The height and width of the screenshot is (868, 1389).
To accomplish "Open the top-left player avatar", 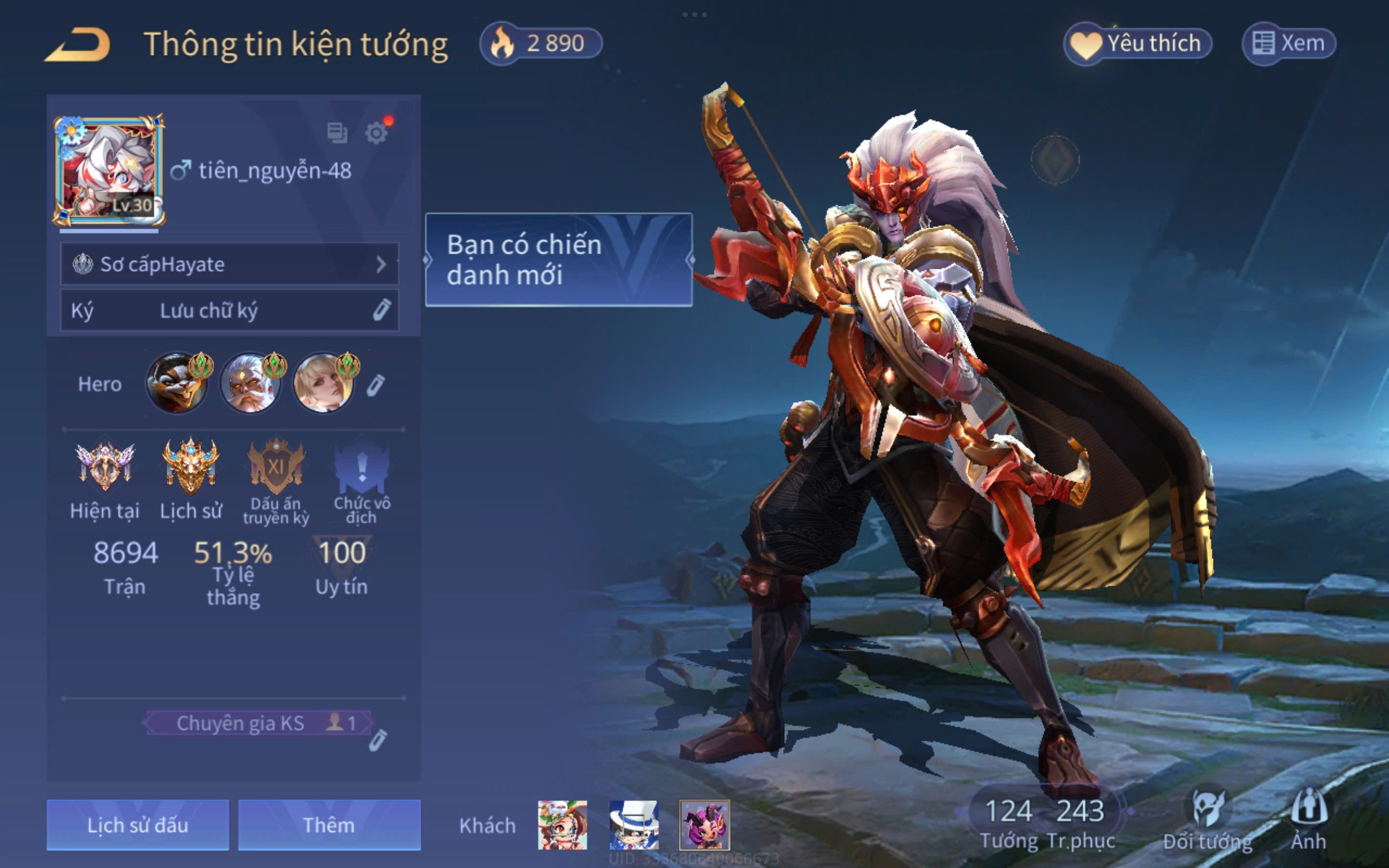I will click(109, 171).
